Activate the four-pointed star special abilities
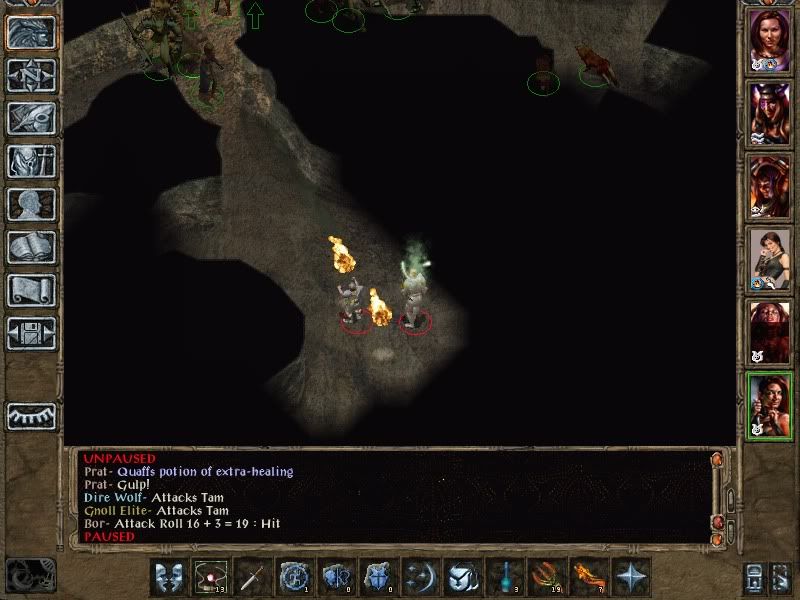The width and height of the screenshot is (800, 600). click(x=631, y=577)
